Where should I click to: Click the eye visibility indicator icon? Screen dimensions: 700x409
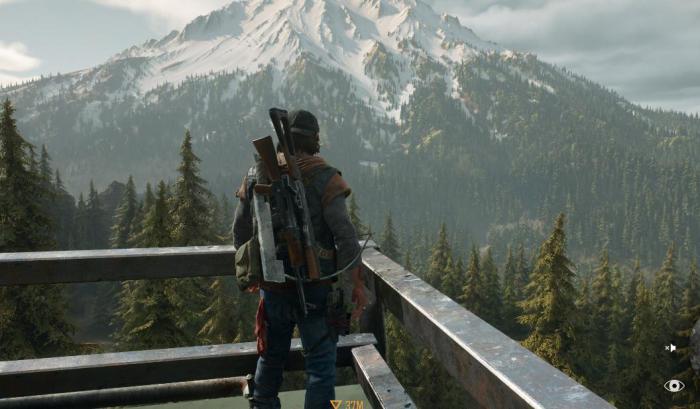tap(674, 385)
